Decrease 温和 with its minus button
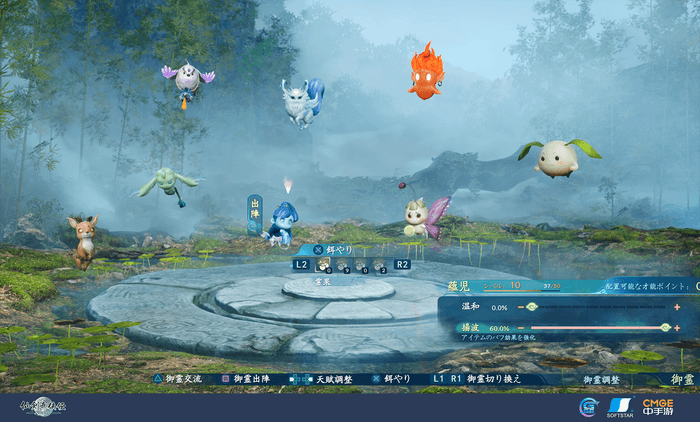The image size is (700, 422). click(x=519, y=306)
